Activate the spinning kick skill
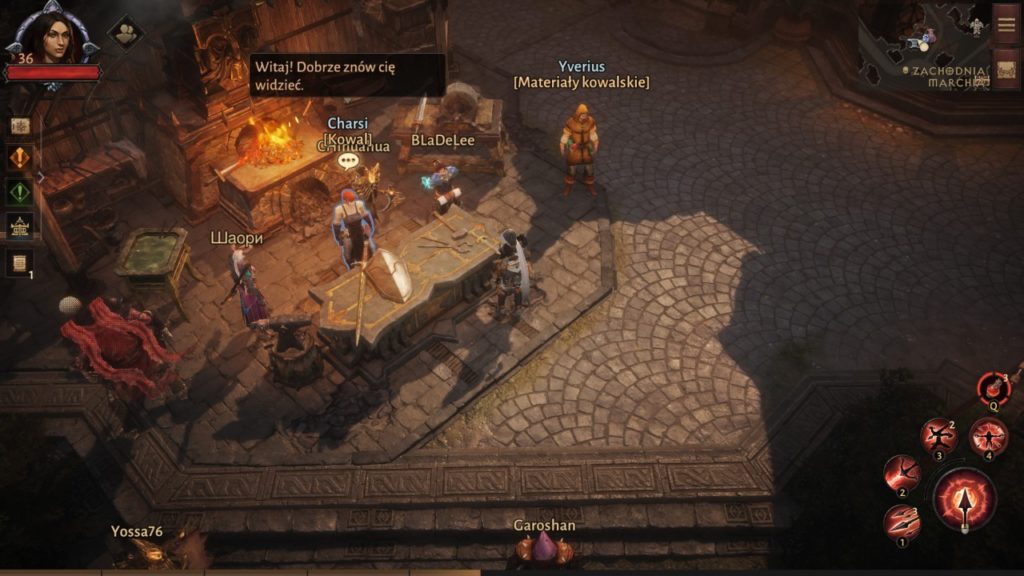Image resolution: width=1024 pixels, height=576 pixels. pos(938,436)
